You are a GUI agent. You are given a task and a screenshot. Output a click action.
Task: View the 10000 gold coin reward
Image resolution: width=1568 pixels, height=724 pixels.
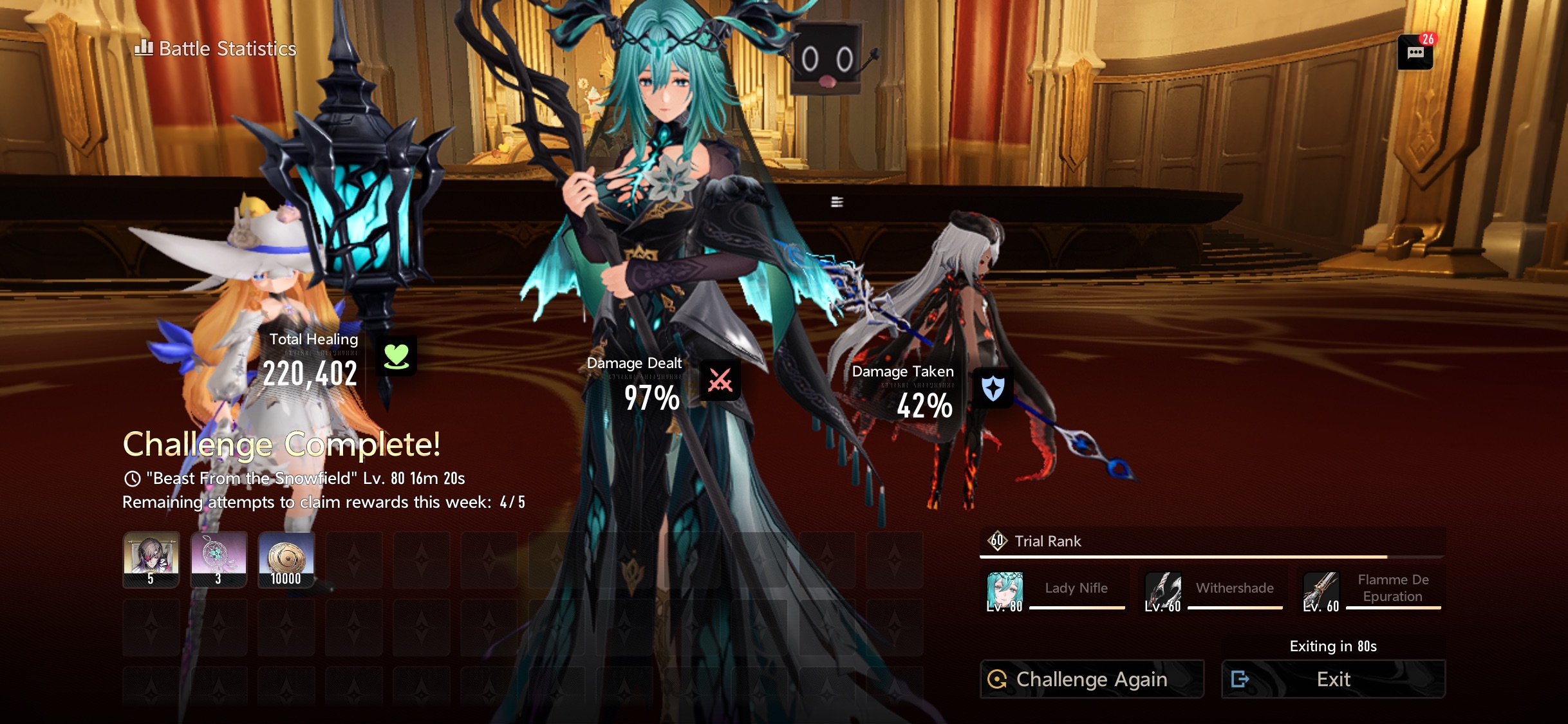286,559
